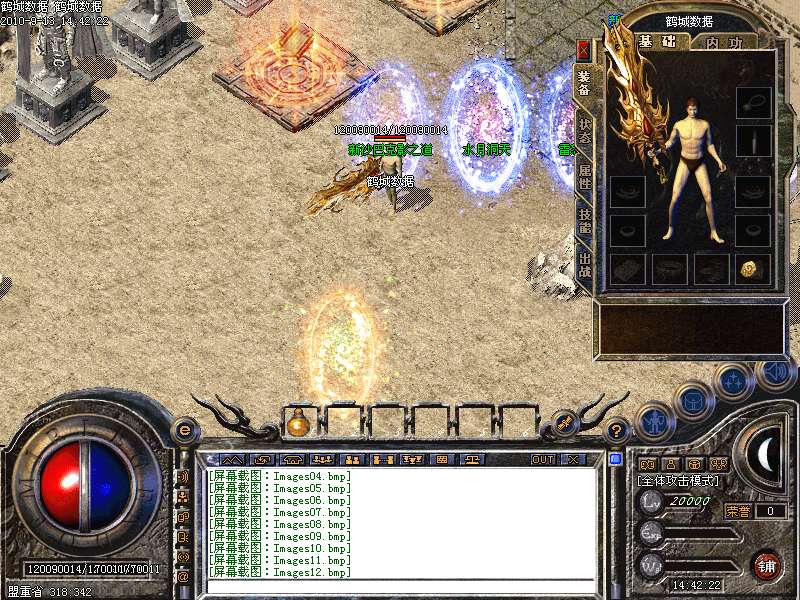Image resolution: width=800 pixels, height=600 pixels.
Task: Click the OUT button above the chat
Action: 542,459
